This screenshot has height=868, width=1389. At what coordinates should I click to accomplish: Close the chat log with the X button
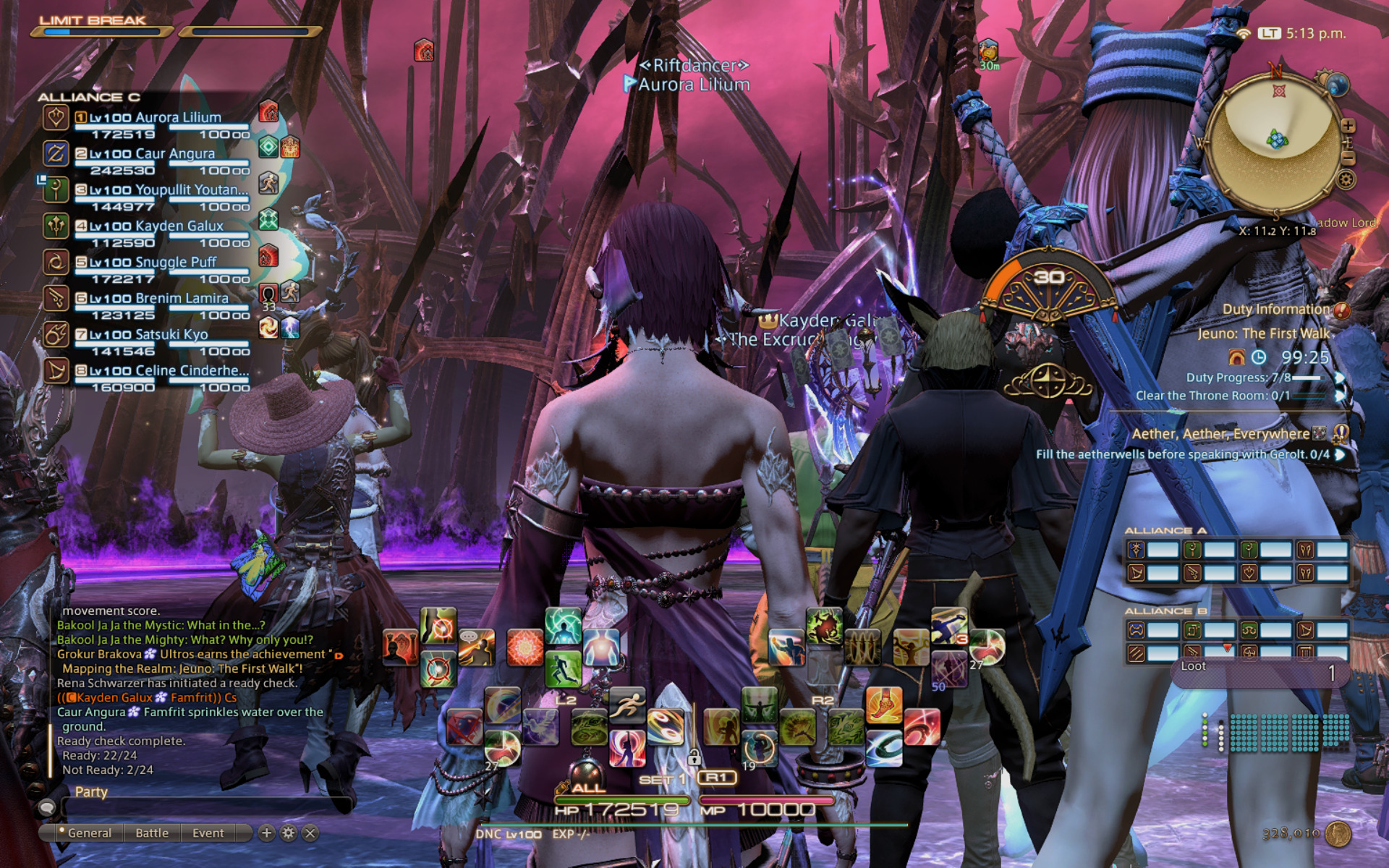pyautogui.click(x=310, y=833)
